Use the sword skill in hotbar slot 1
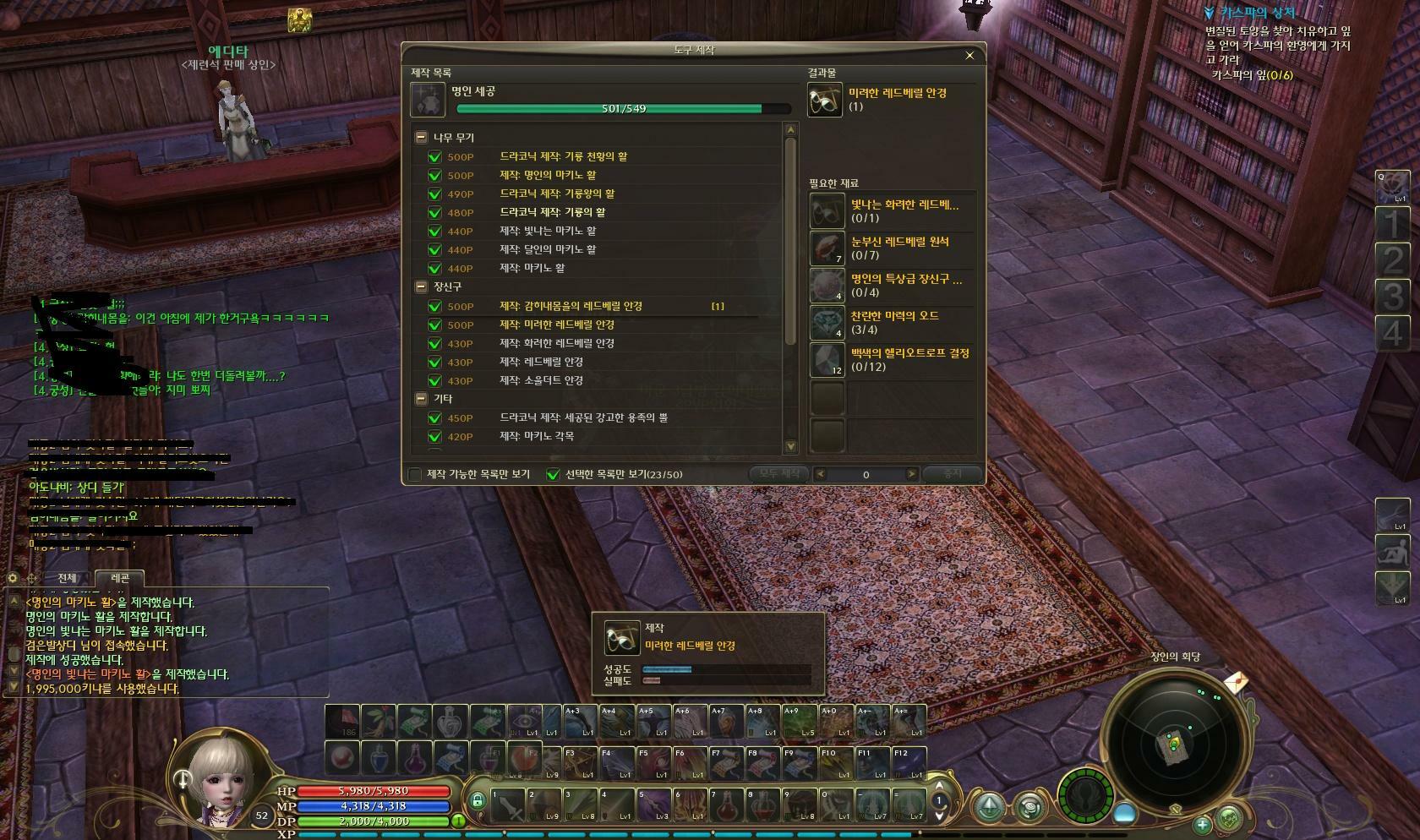 [509, 806]
